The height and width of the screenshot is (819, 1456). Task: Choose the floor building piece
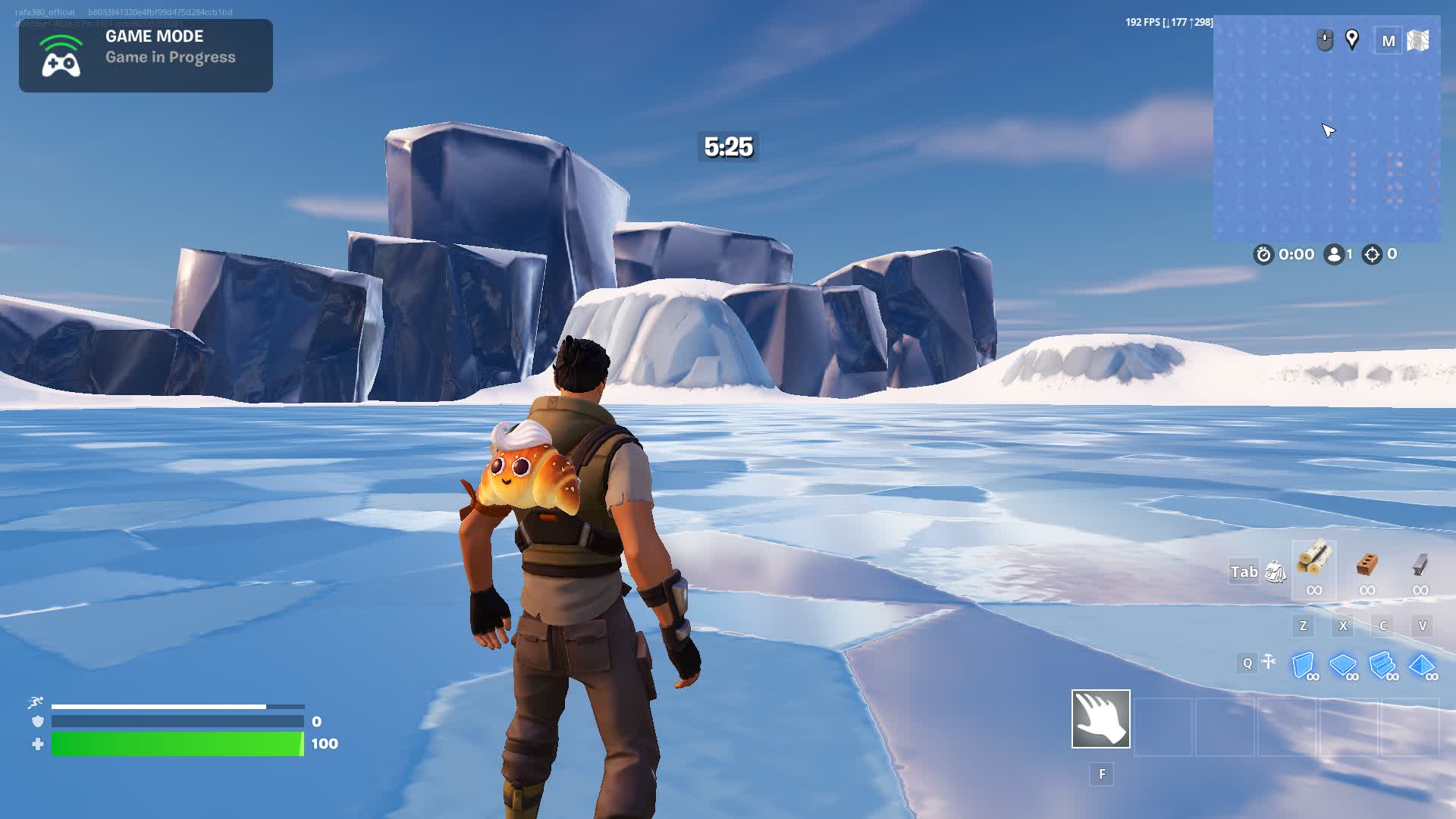point(1342,665)
